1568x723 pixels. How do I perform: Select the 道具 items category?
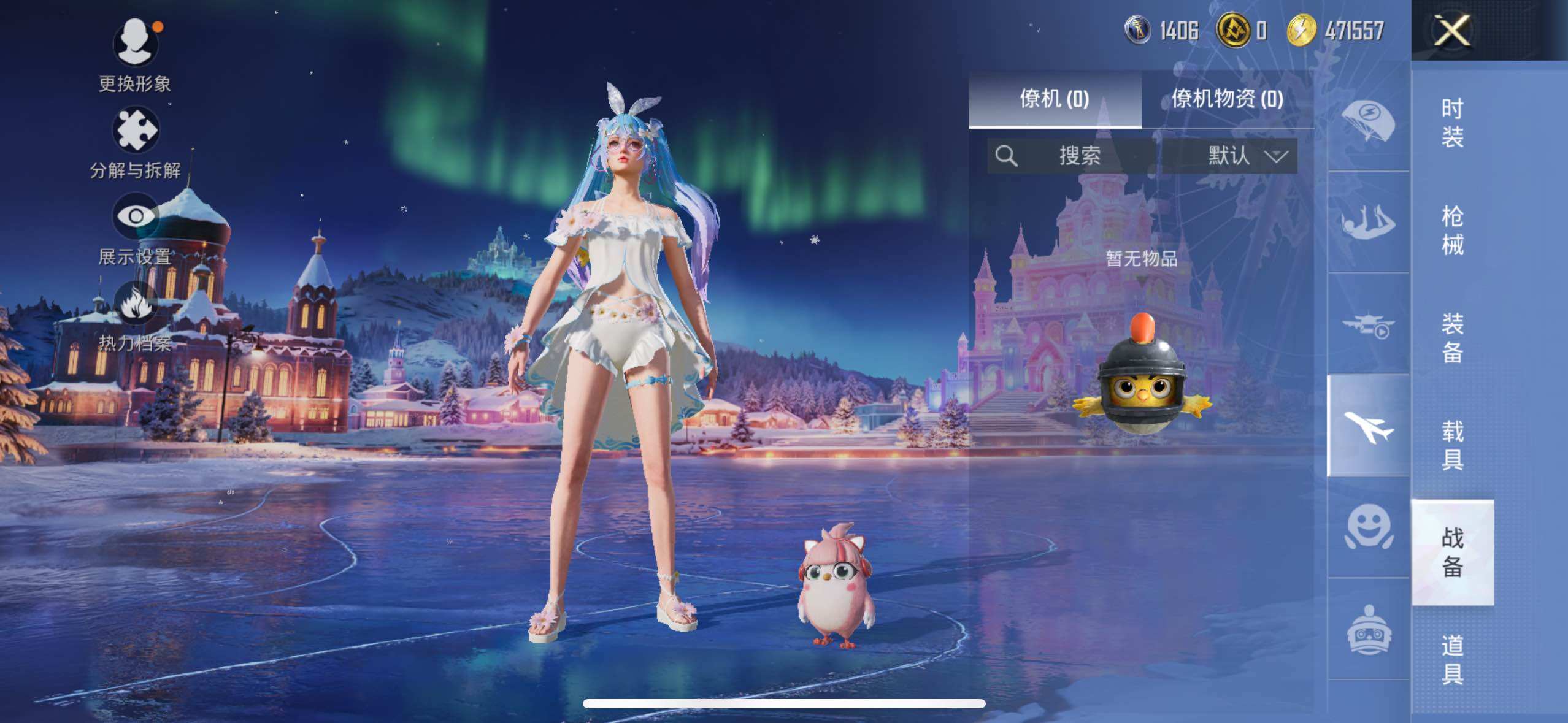[x=1452, y=660]
